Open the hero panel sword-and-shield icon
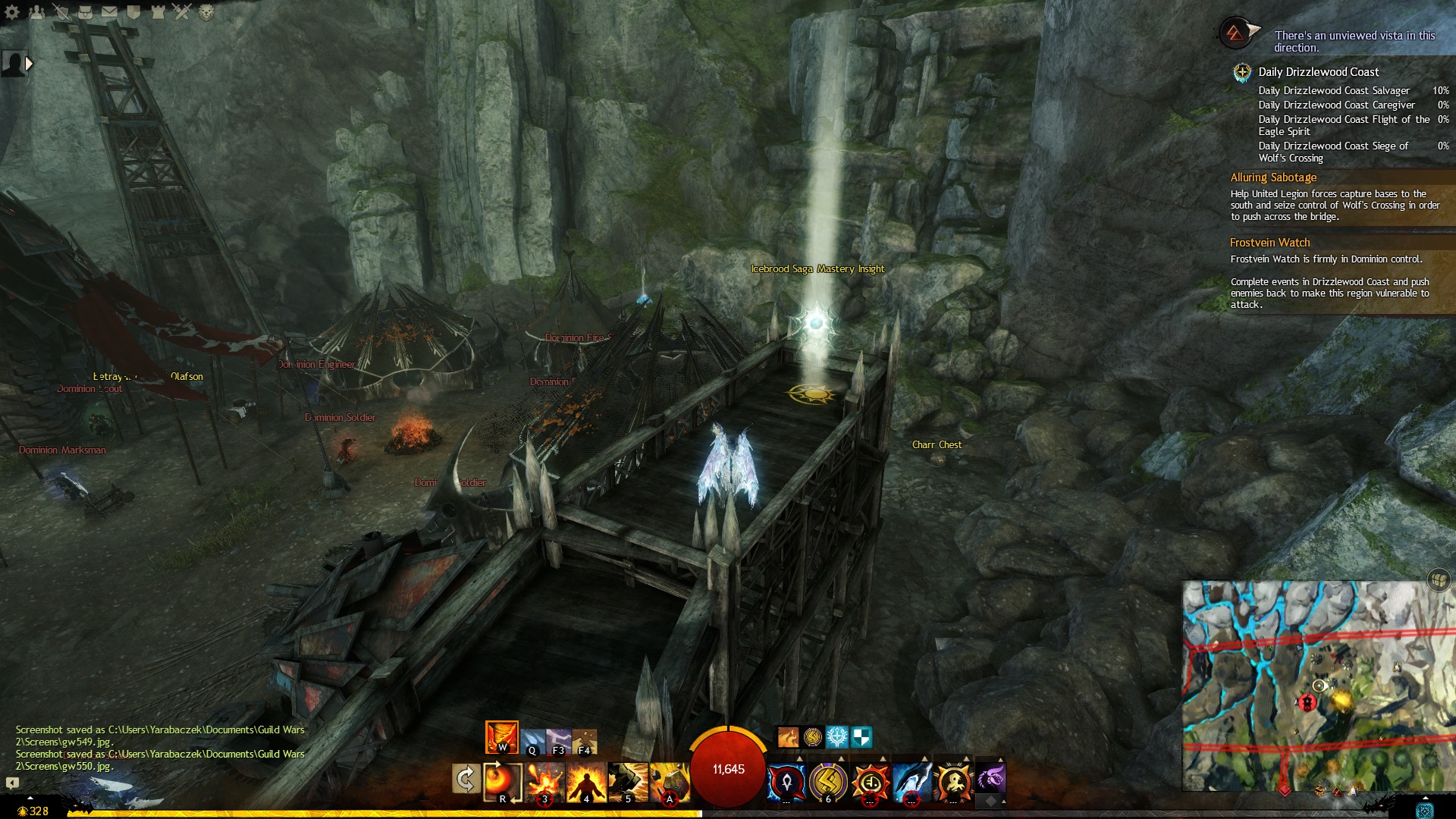The height and width of the screenshot is (819, 1456). [x=61, y=11]
